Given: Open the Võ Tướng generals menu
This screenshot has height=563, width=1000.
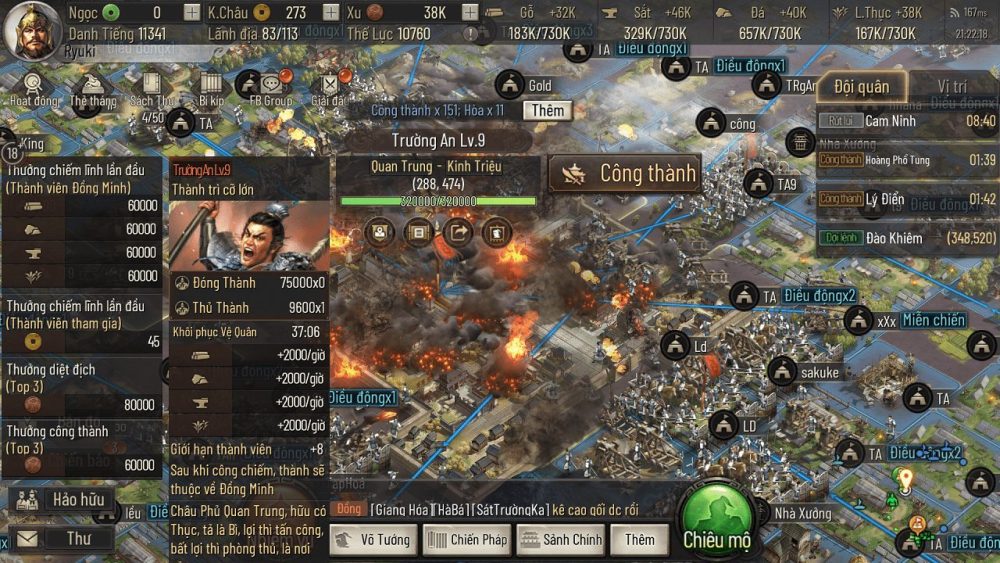Looking at the screenshot, I should click(372, 540).
